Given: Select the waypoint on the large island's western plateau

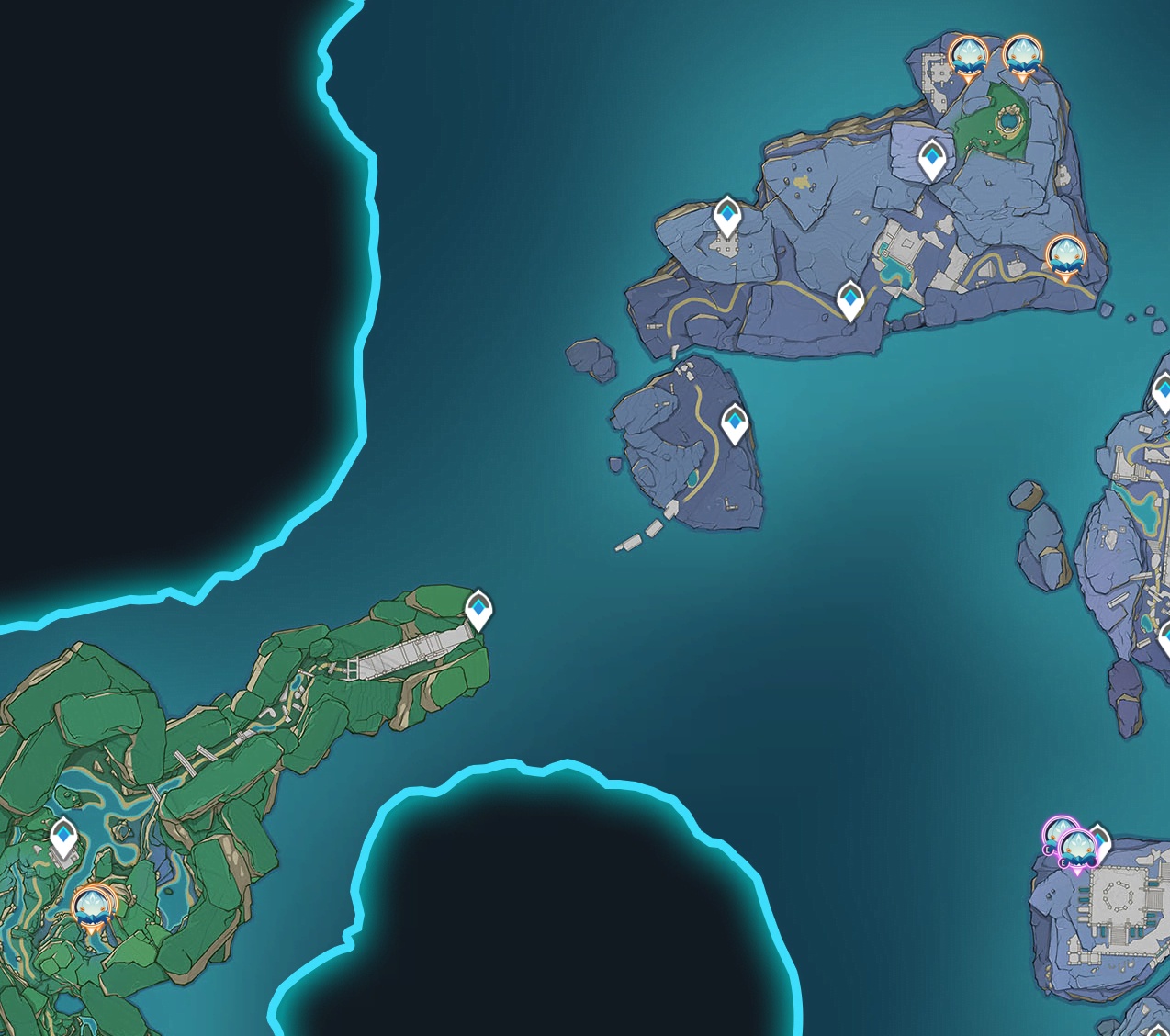Looking at the screenshot, I should pyautogui.click(x=727, y=217).
